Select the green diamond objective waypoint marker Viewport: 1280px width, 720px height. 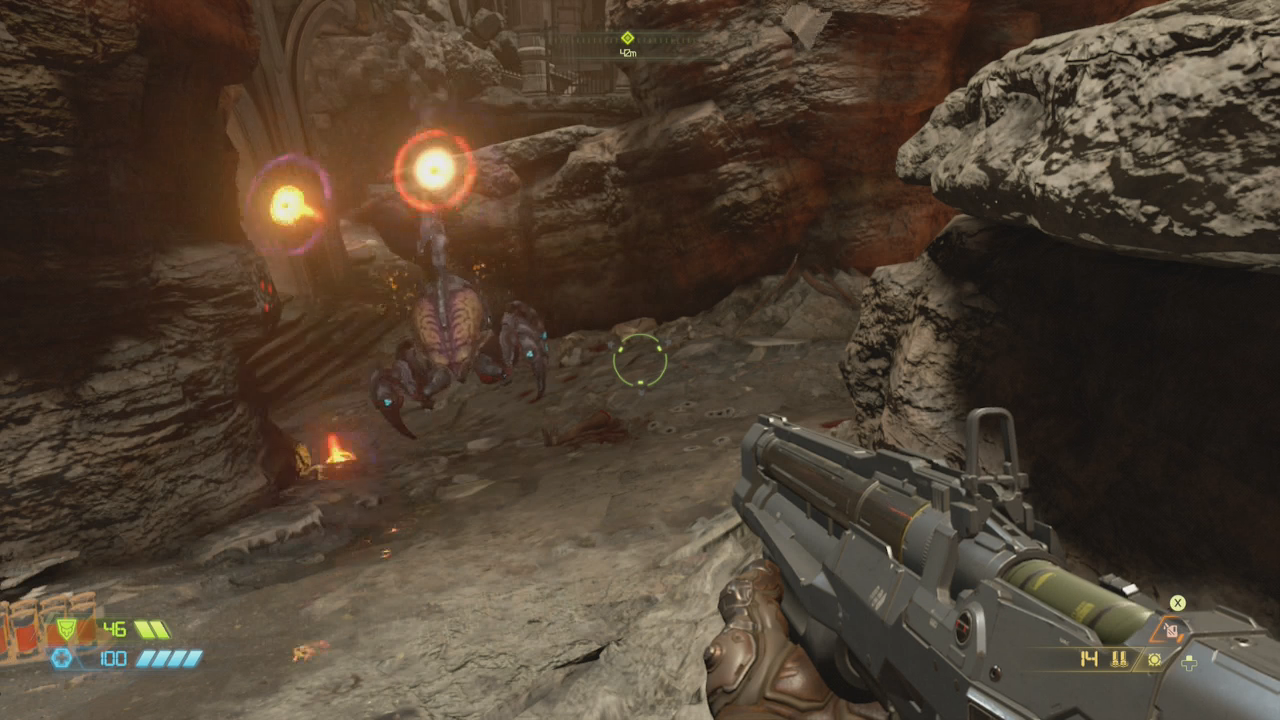pos(627,38)
